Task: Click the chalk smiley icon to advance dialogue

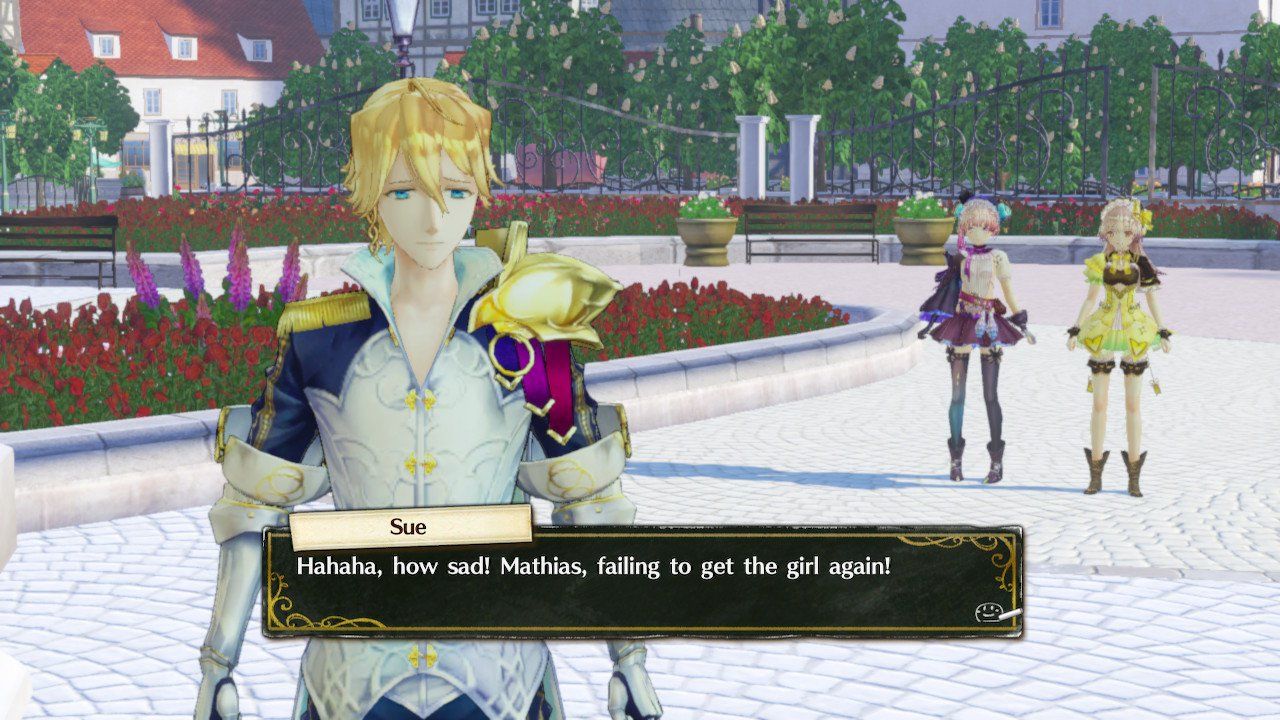Action: point(992,612)
